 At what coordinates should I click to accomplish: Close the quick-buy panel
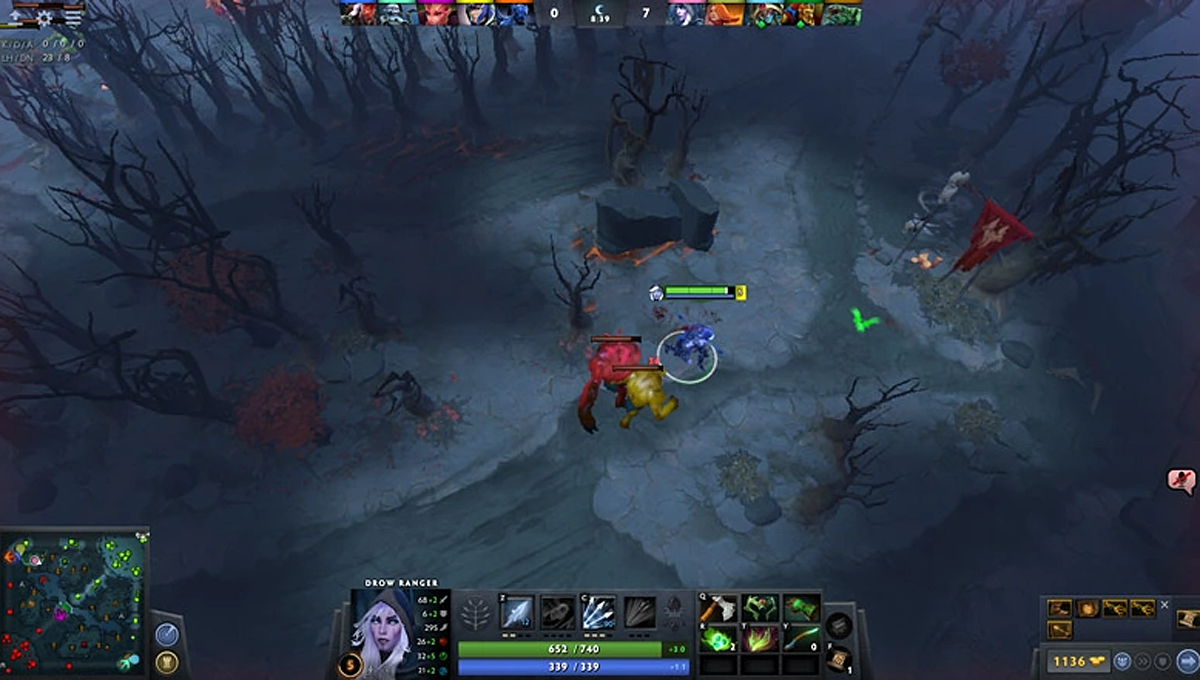(1164, 606)
